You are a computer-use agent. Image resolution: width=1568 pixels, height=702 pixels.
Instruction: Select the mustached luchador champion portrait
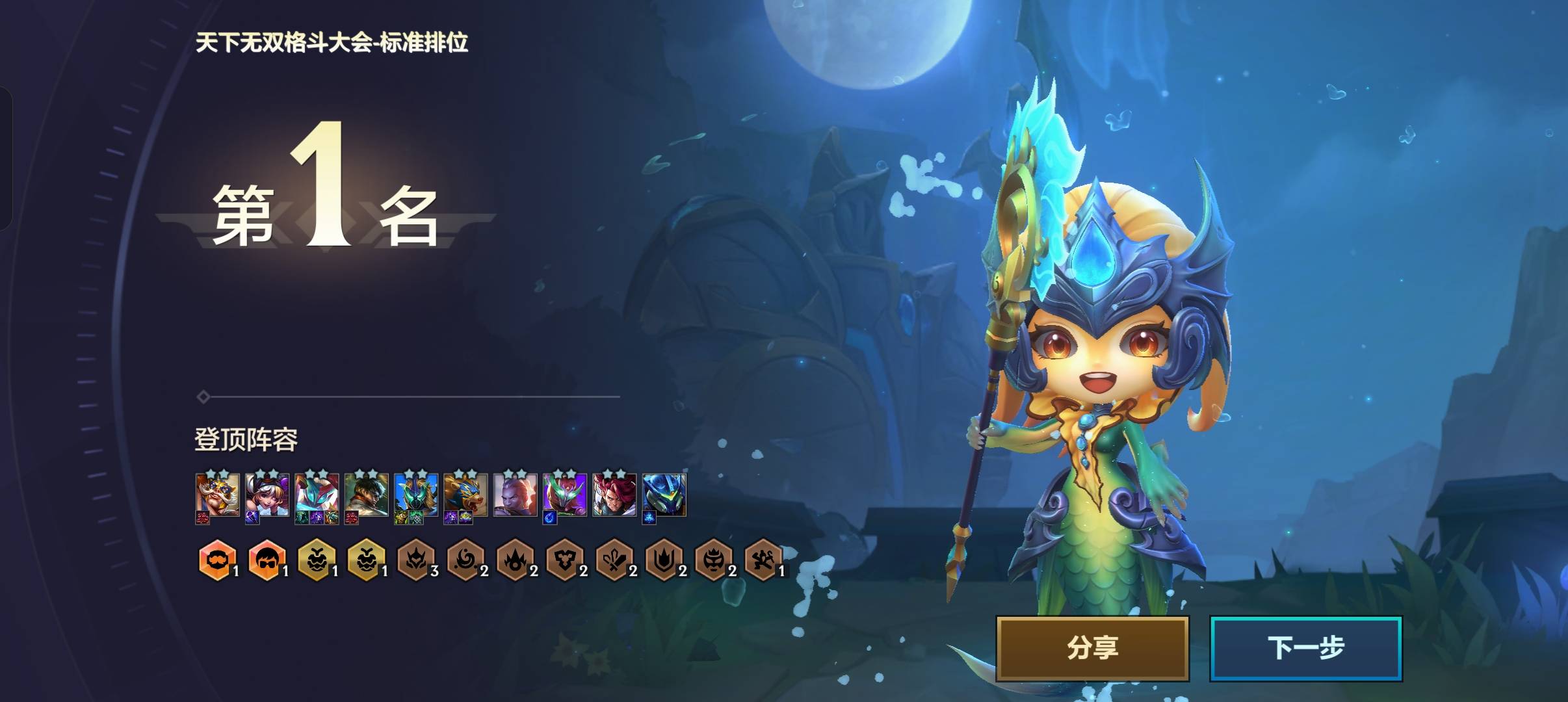pyautogui.click(x=218, y=495)
